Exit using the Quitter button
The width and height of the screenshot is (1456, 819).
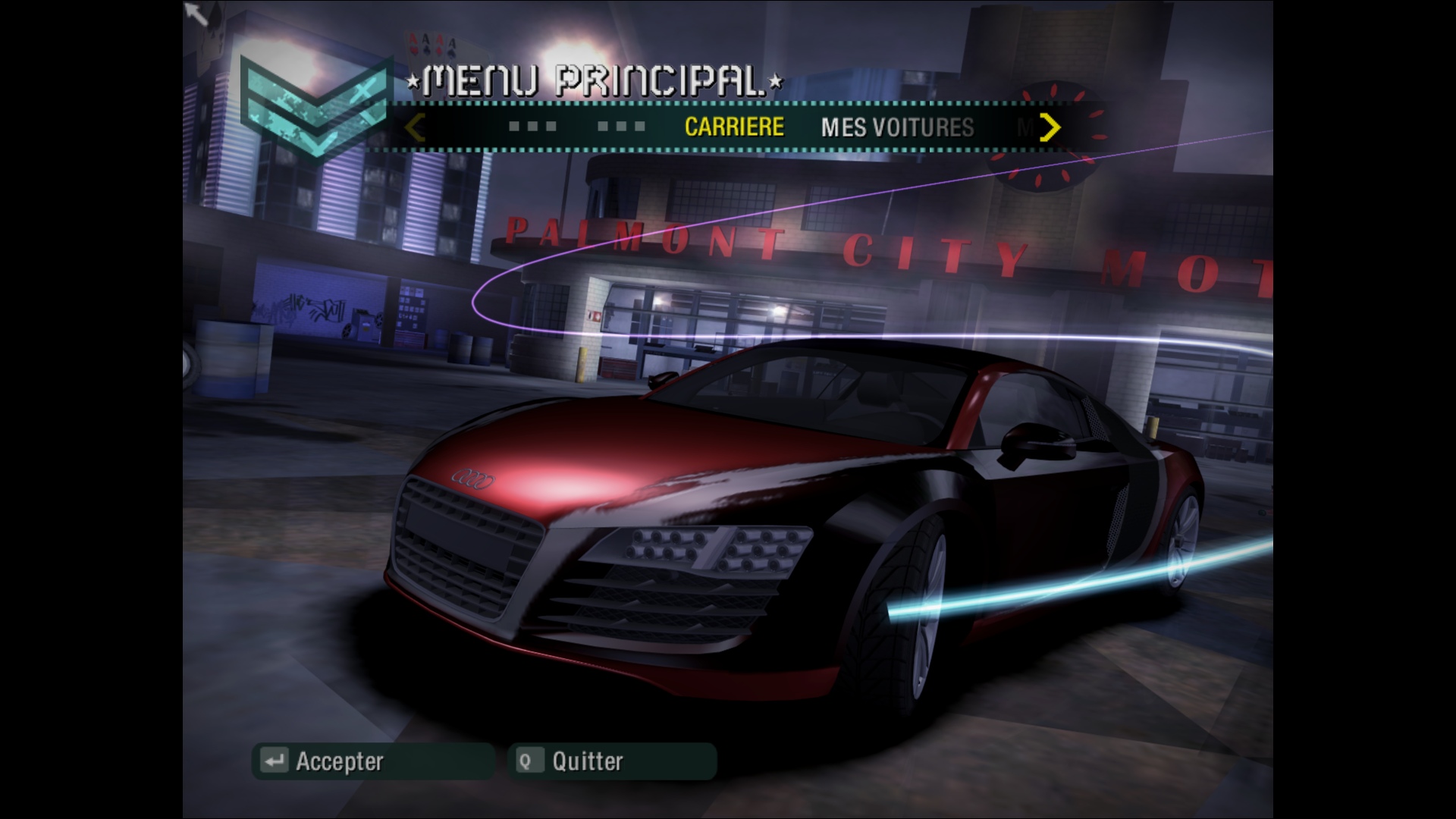click(x=611, y=761)
